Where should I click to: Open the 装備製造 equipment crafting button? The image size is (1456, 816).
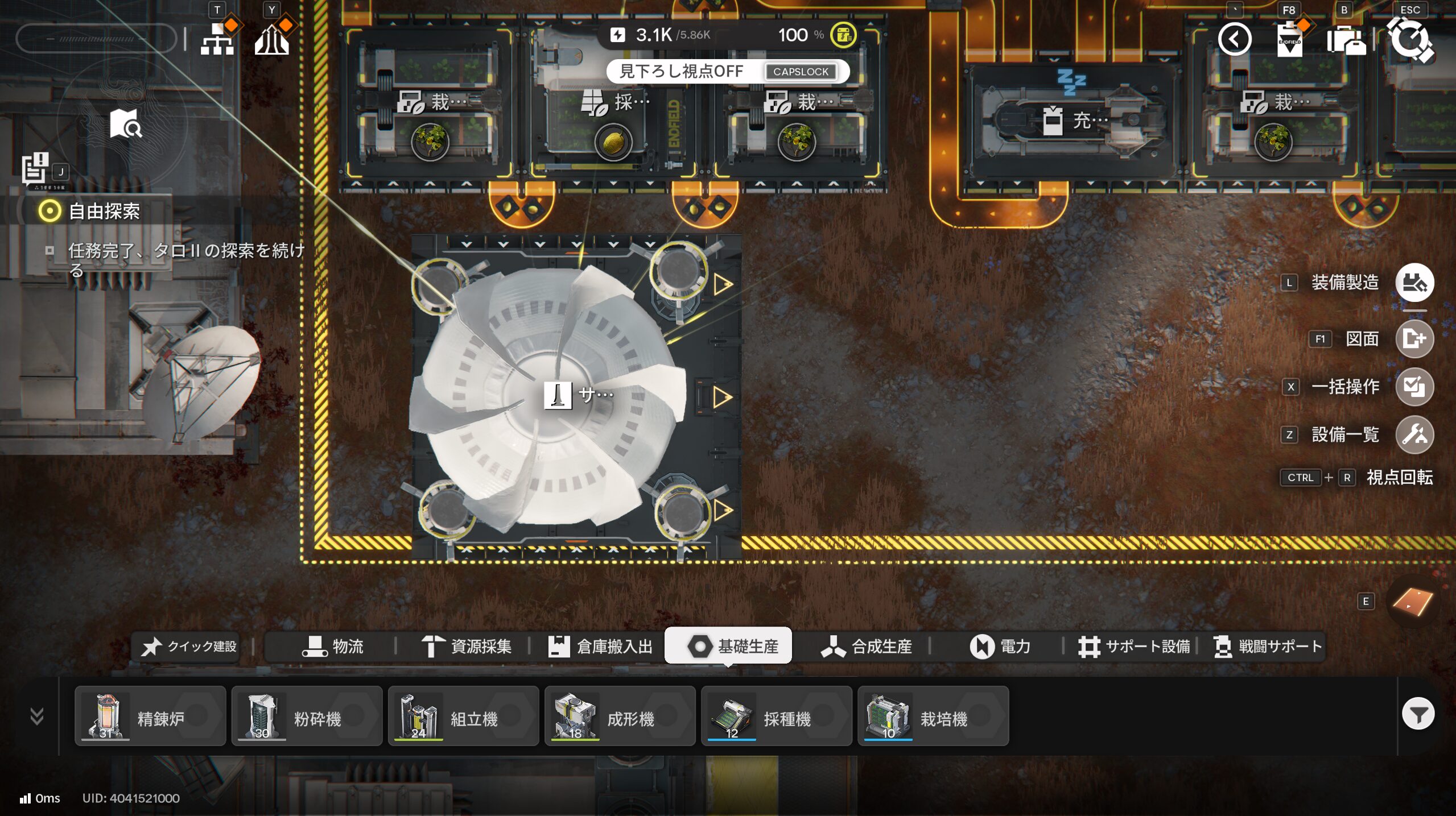pyautogui.click(x=1414, y=283)
